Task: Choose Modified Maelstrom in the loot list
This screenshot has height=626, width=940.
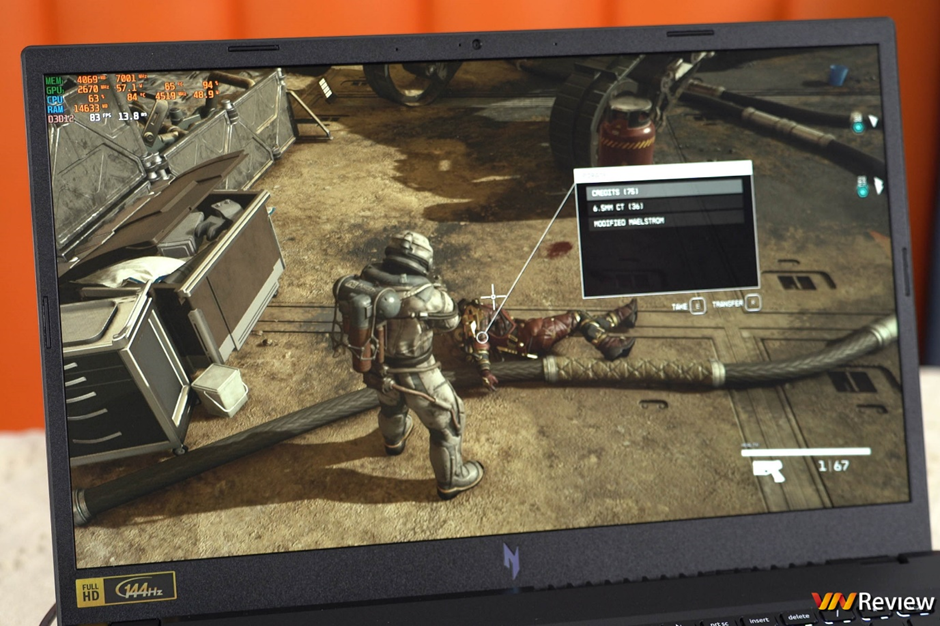Action: tap(664, 219)
